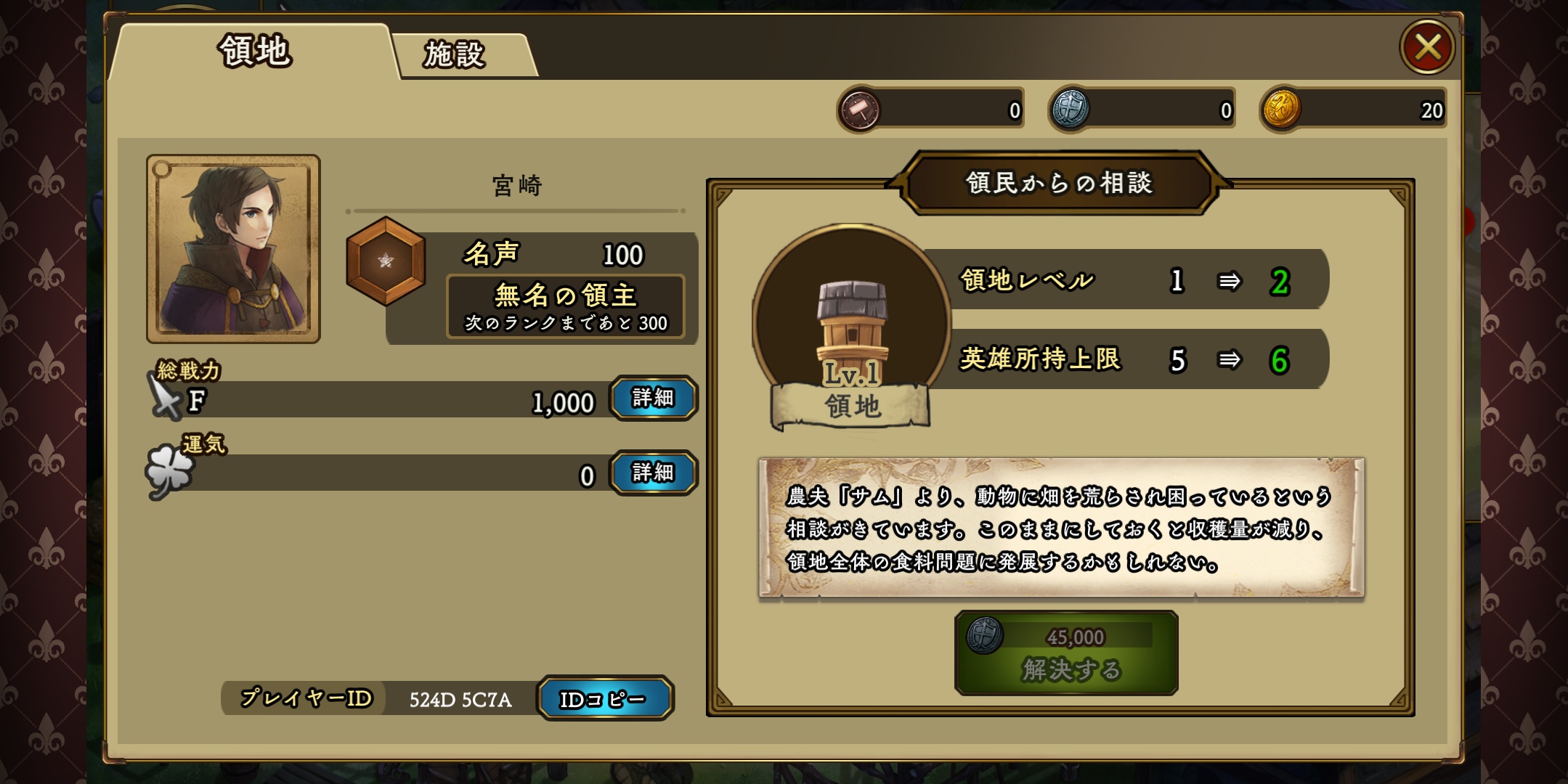
Task: Tap the lord portrait thumbnail
Action: point(233,248)
